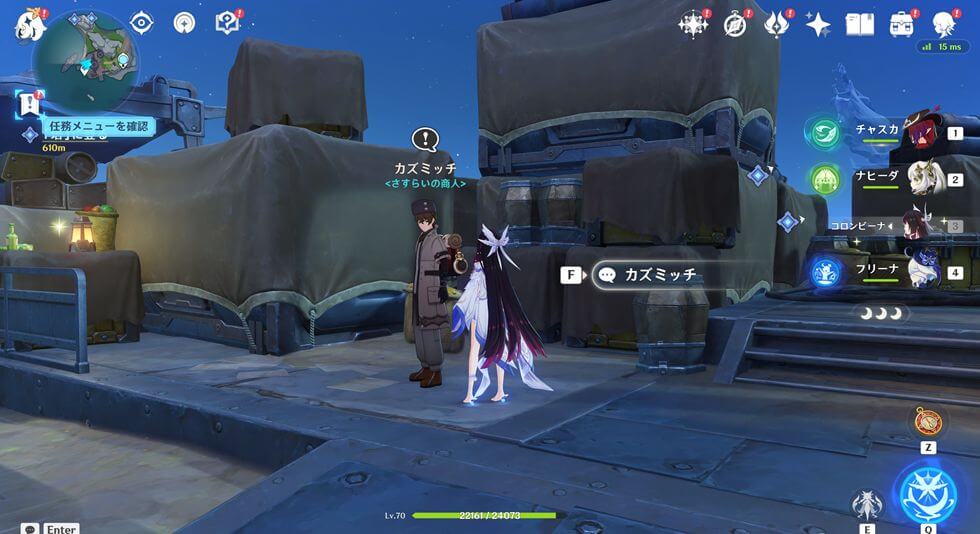This screenshot has height=534, width=980.
Task: Open the Paimon menu
Action: 30,23
